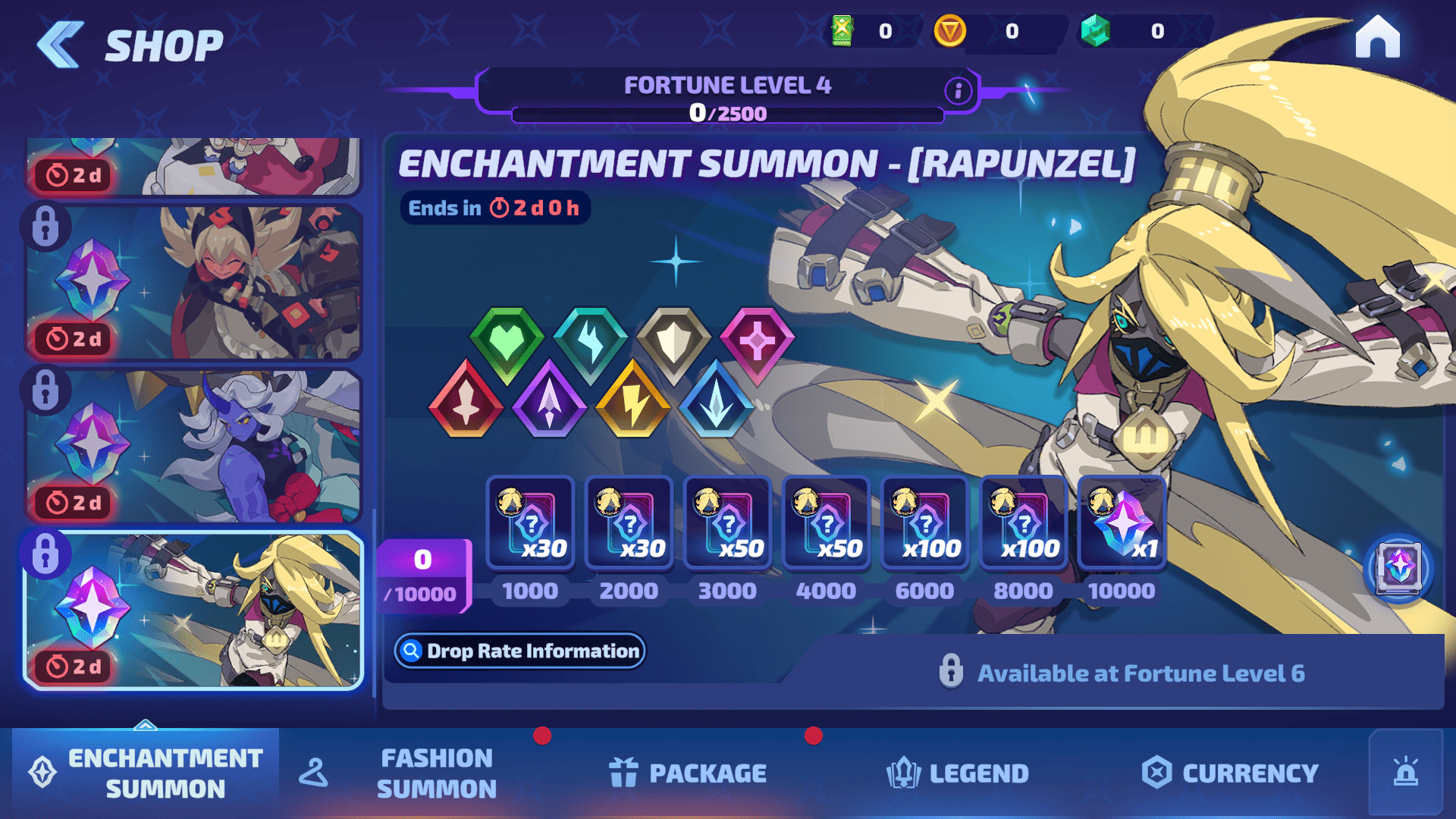The width and height of the screenshot is (1456, 819).
Task: View the 3000 milestone x50 reward
Action: [x=728, y=522]
